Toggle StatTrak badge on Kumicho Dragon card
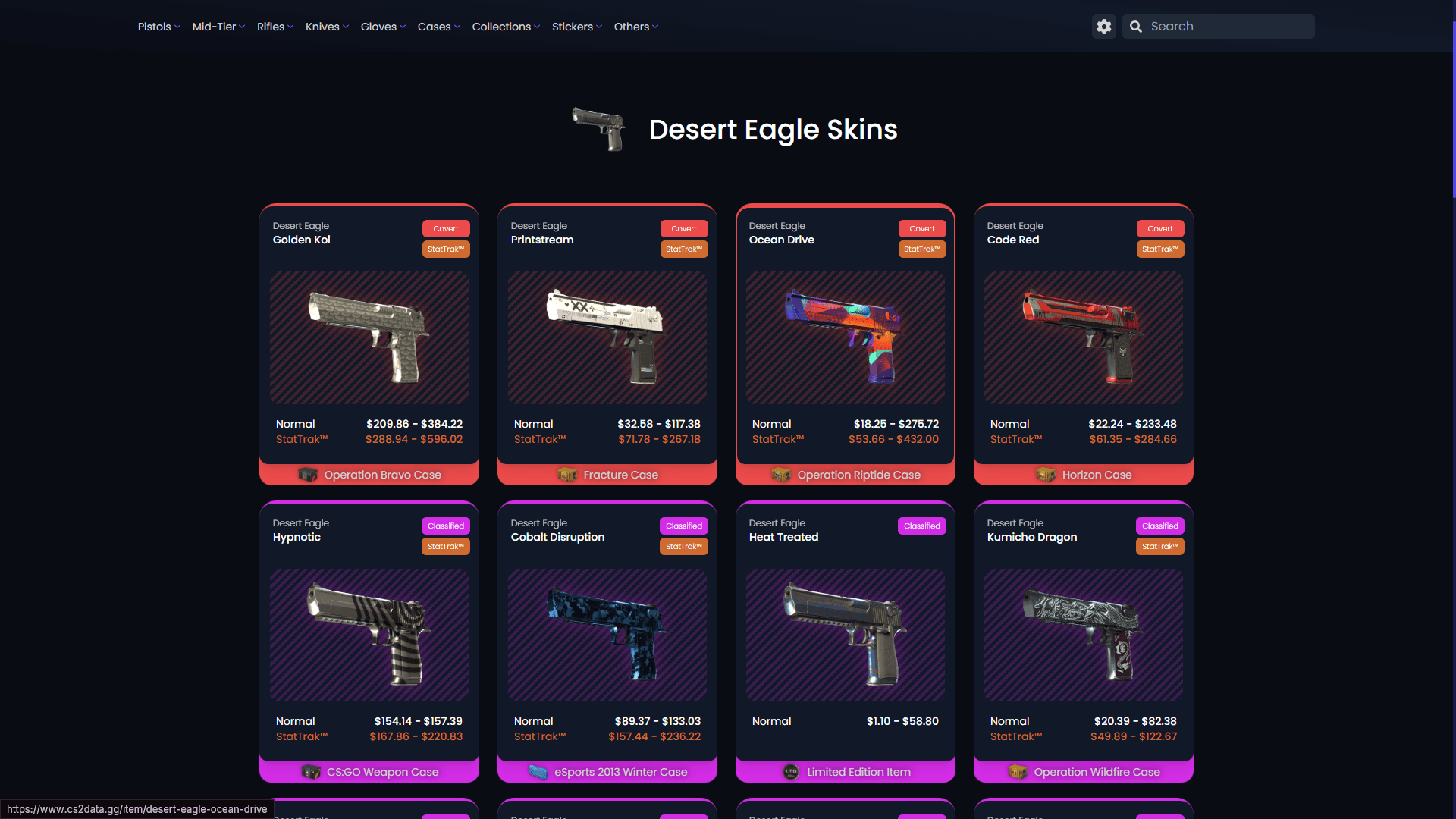Screen dimensions: 1456x819 click(1159, 546)
